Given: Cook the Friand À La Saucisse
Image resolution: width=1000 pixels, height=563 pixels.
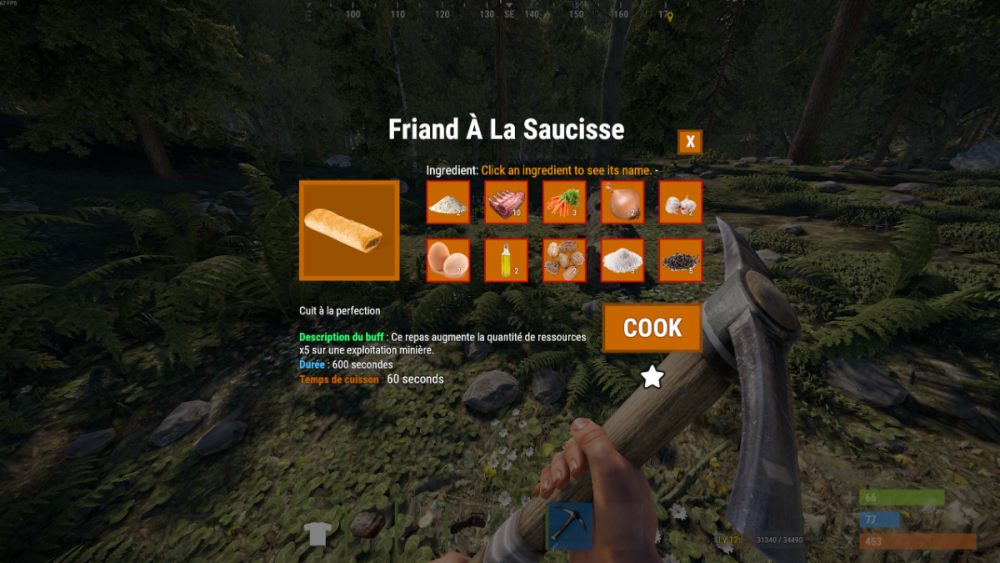Looking at the screenshot, I should pyautogui.click(x=652, y=328).
